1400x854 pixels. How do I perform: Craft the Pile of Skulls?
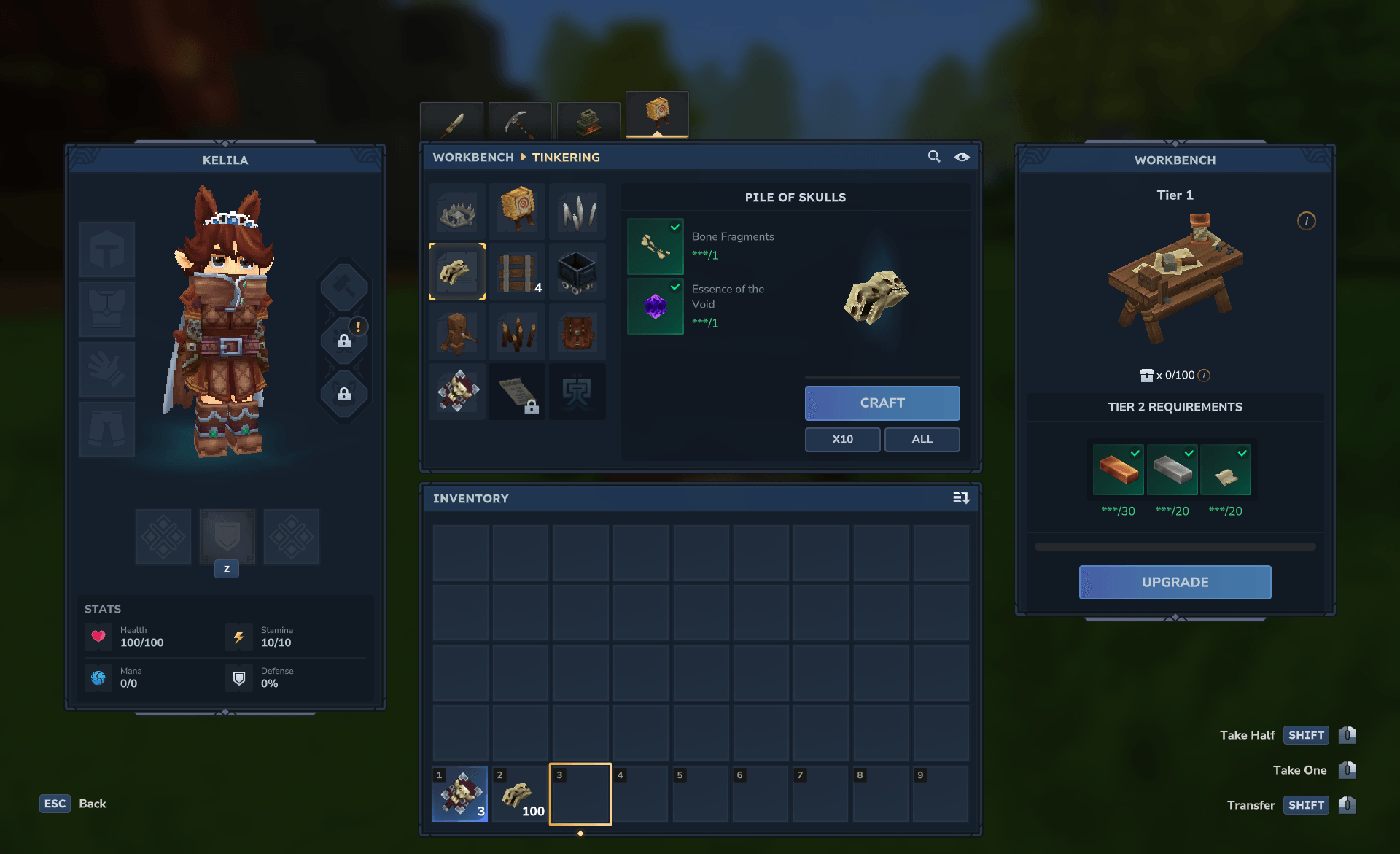coord(882,403)
